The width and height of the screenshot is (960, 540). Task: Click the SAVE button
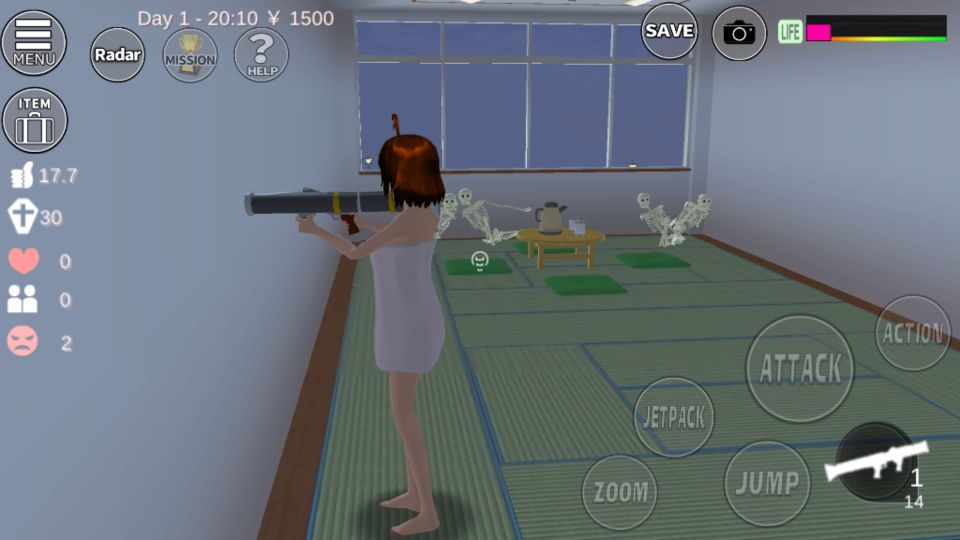pyautogui.click(x=669, y=31)
